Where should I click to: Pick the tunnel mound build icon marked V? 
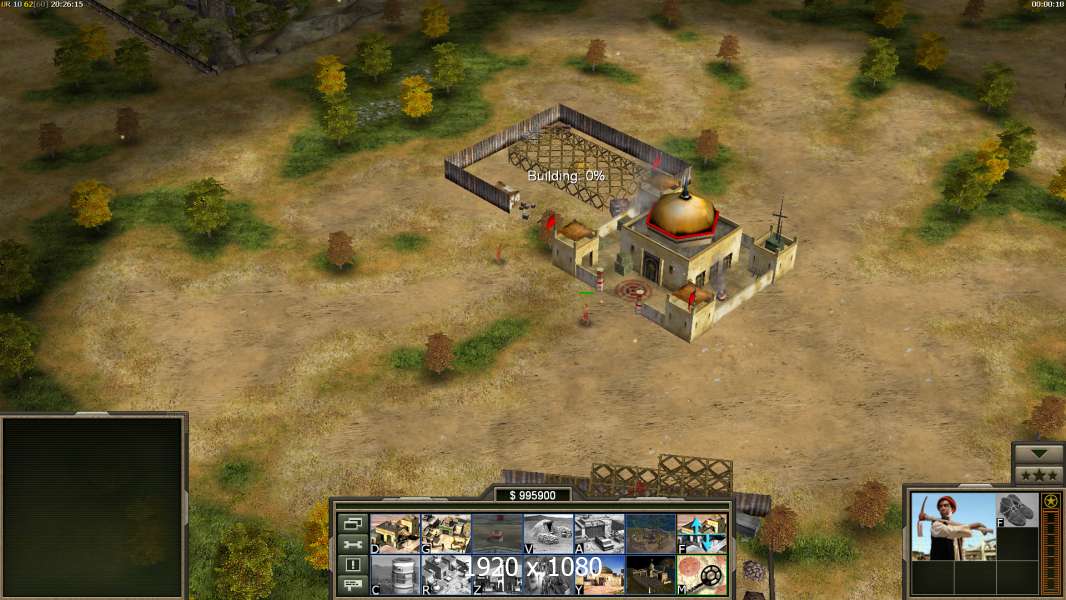[548, 533]
